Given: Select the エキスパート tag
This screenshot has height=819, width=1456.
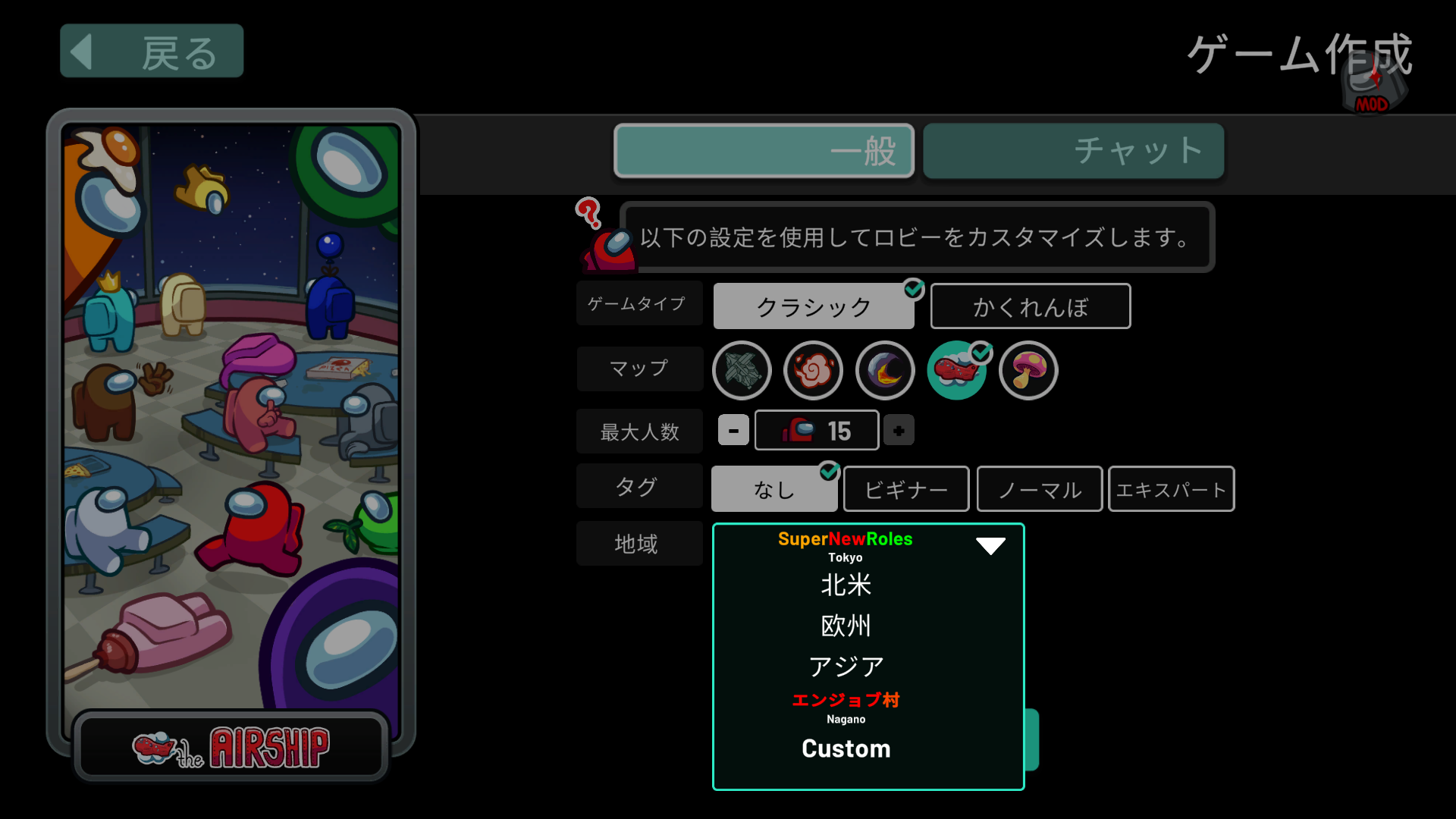Looking at the screenshot, I should (x=1170, y=488).
